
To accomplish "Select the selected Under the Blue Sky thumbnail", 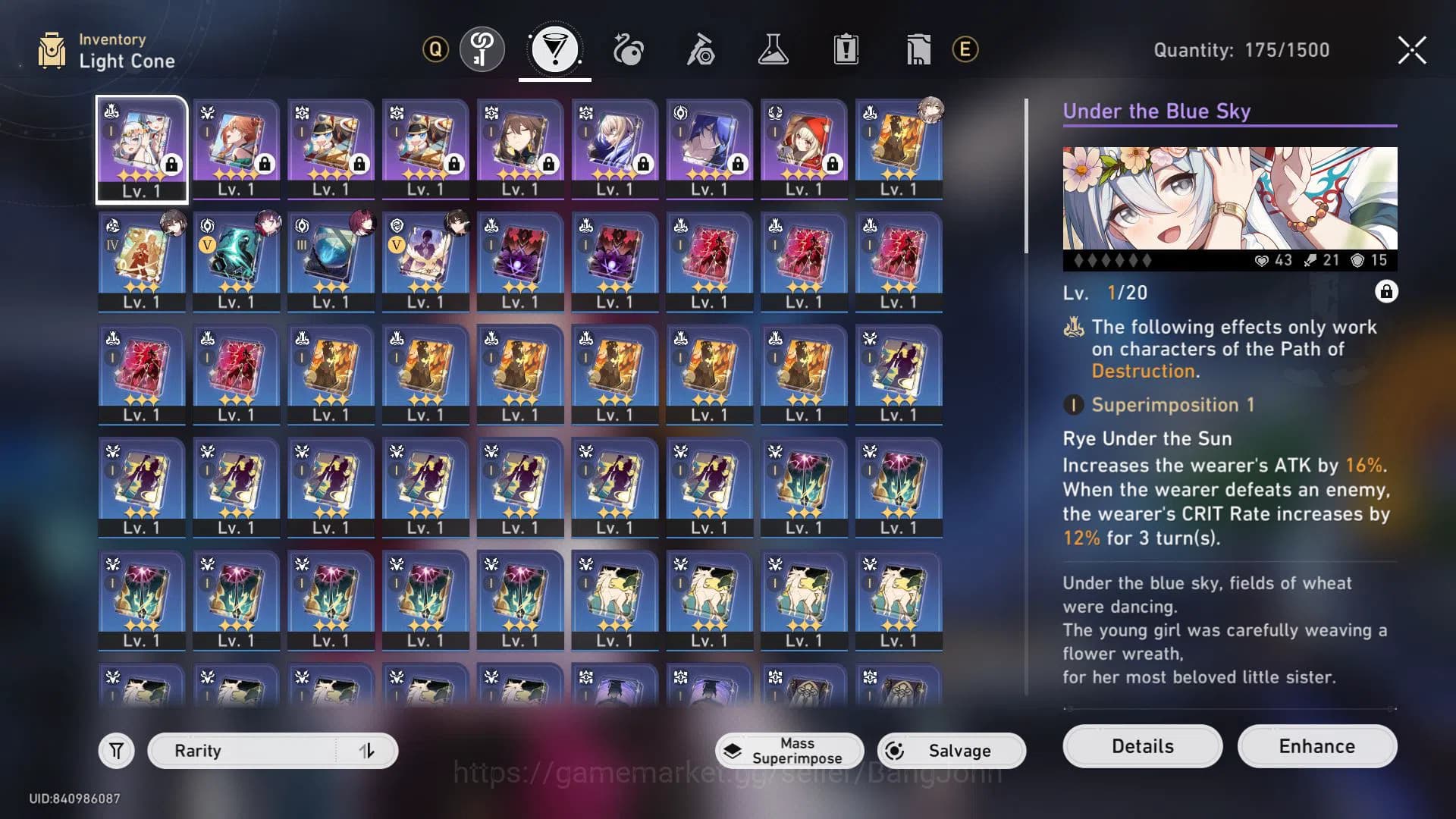I will (x=141, y=149).
